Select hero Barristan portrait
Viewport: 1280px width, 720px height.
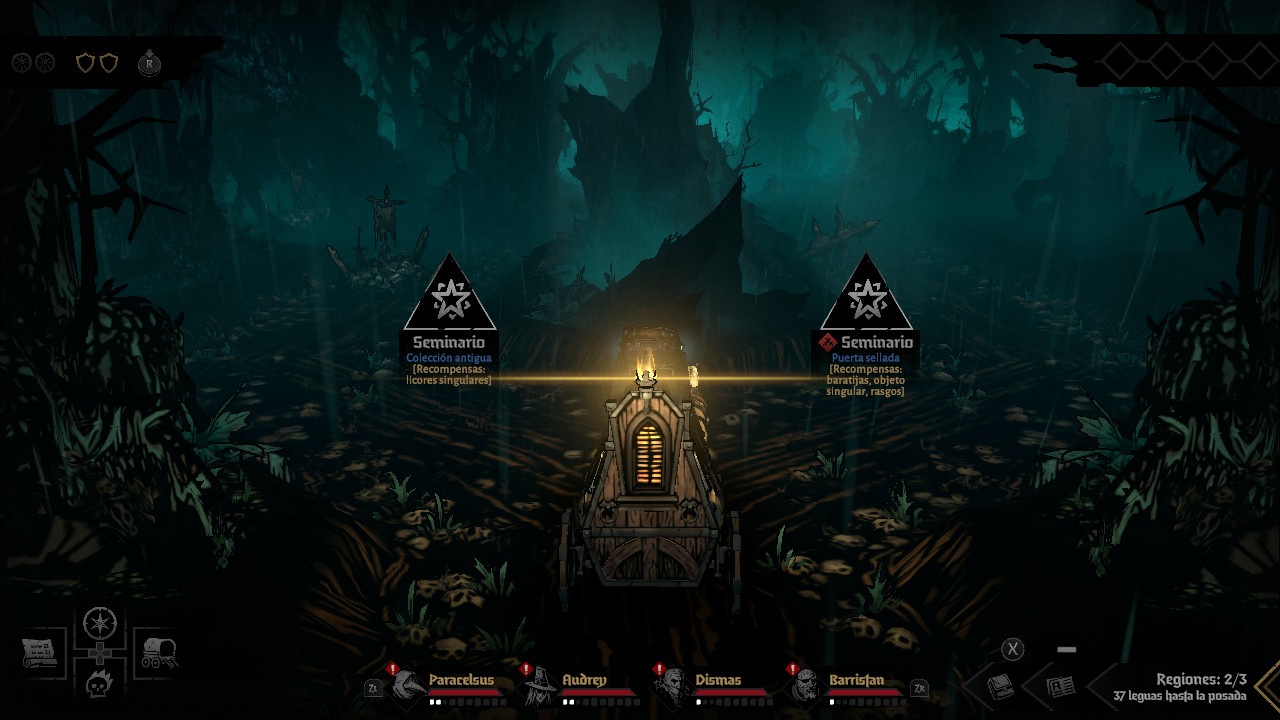coord(805,686)
